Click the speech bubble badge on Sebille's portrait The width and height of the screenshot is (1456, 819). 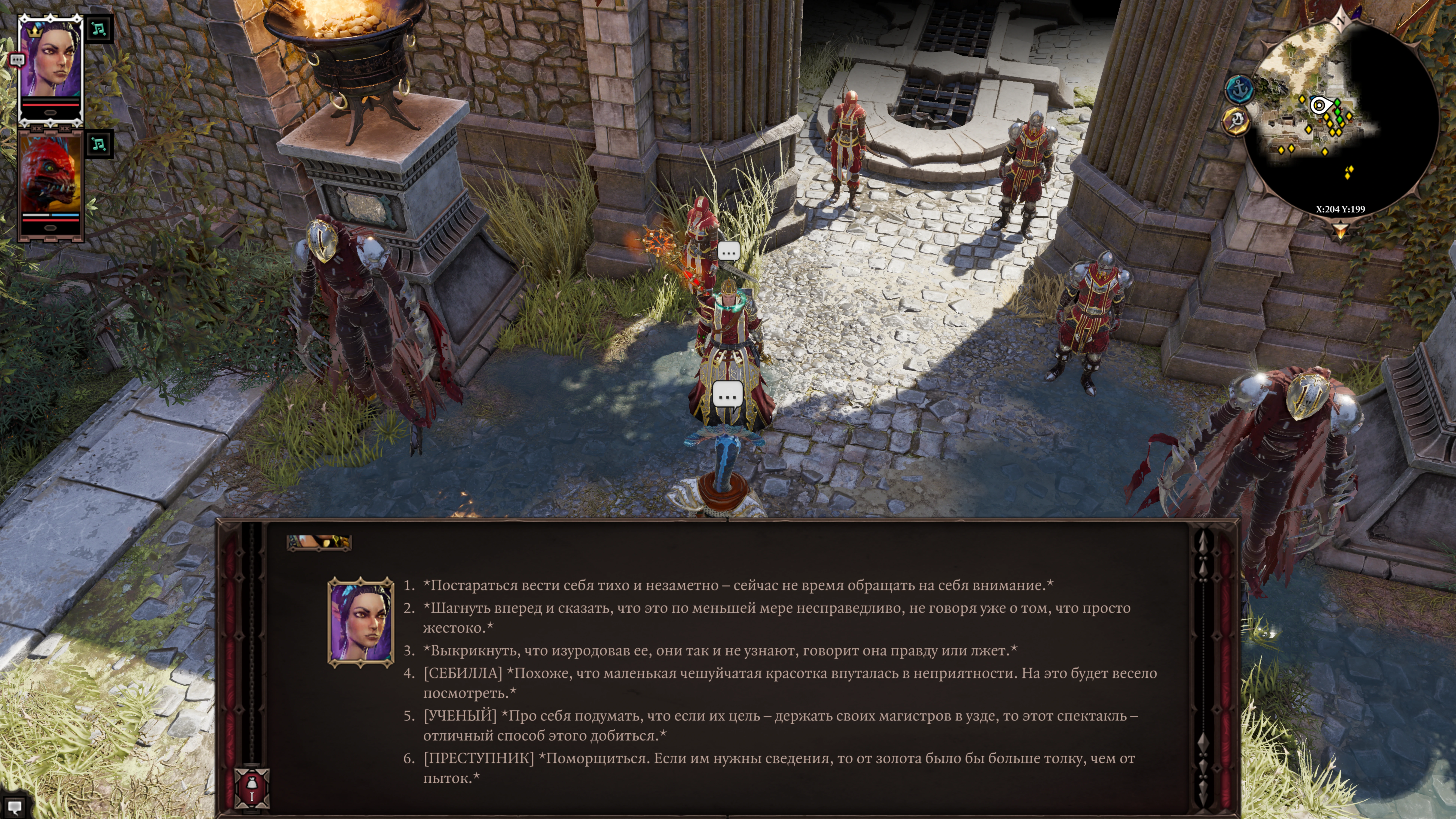click(x=17, y=59)
